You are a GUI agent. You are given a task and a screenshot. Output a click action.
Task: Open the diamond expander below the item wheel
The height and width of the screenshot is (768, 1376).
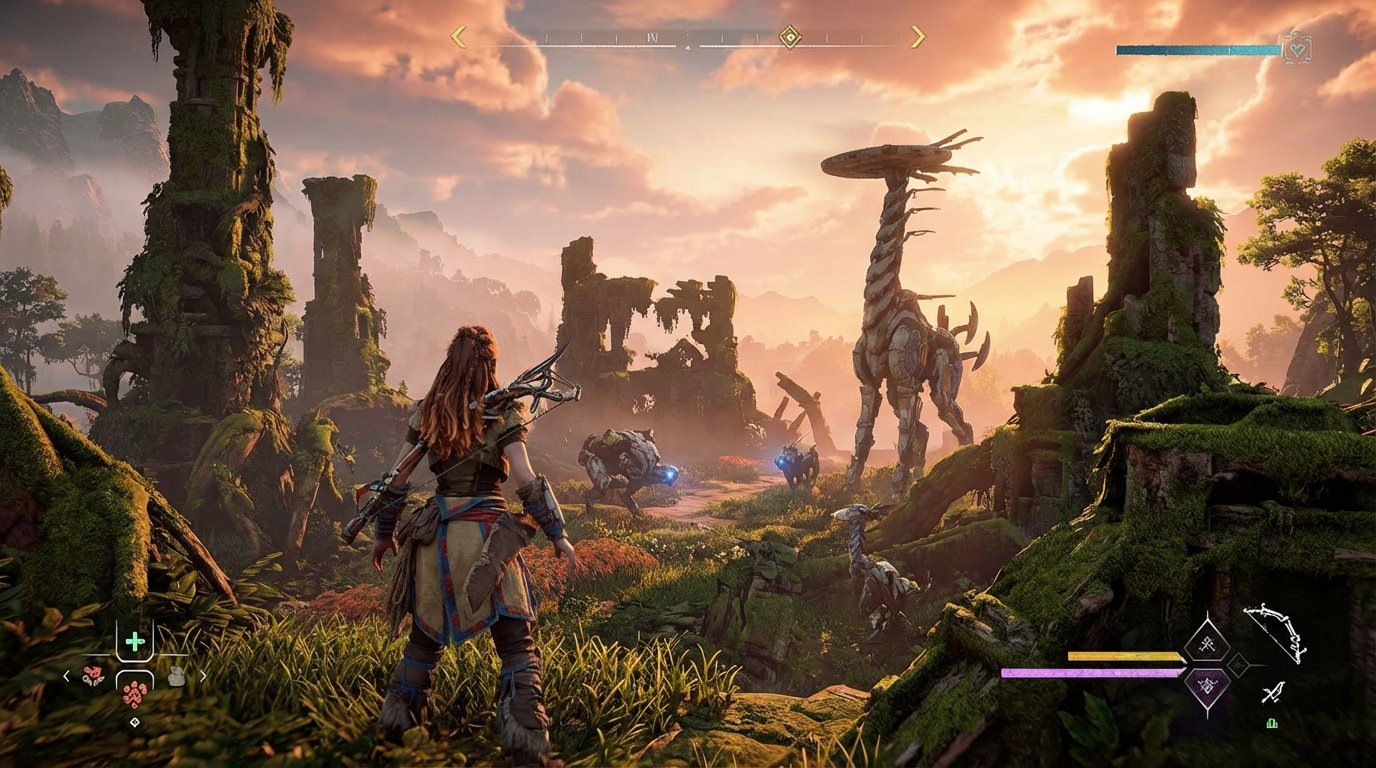pyautogui.click(x=135, y=720)
